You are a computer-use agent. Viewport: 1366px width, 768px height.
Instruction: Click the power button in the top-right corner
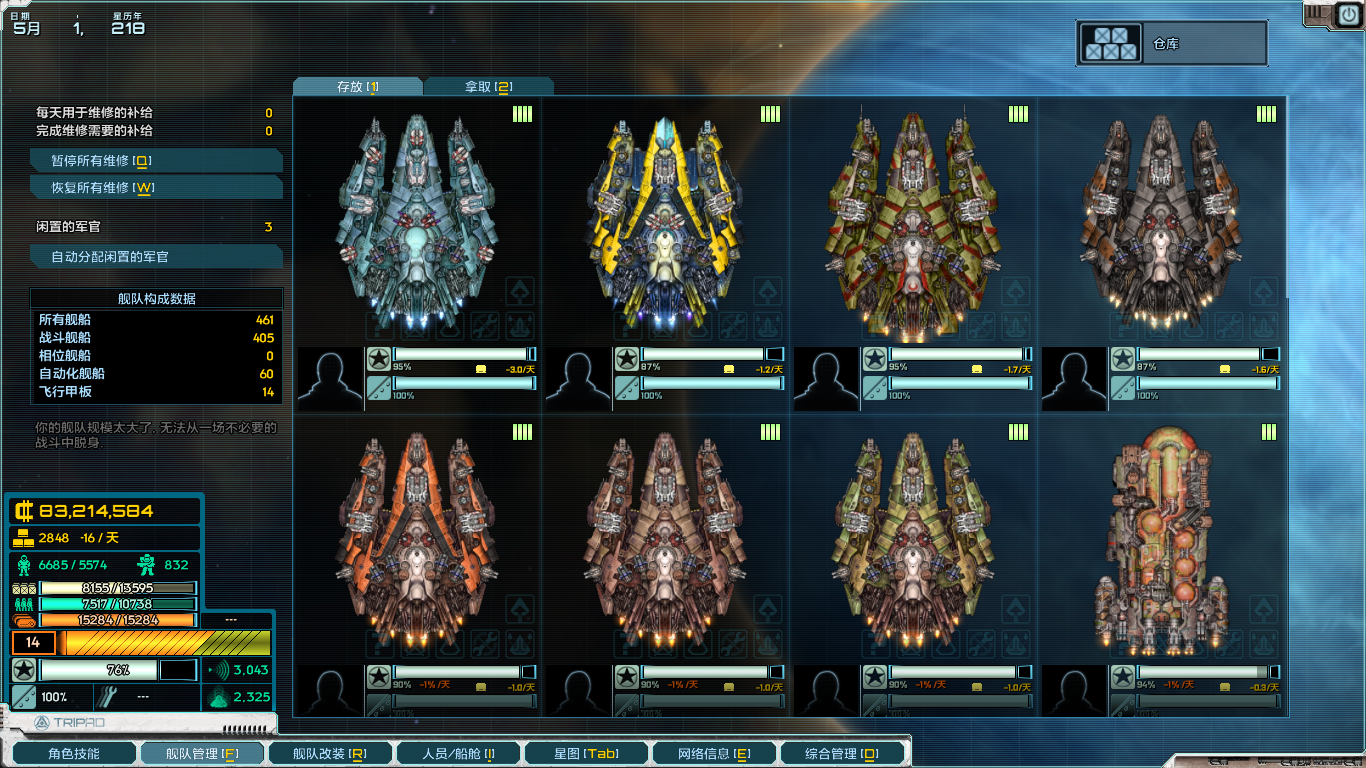[1346, 15]
